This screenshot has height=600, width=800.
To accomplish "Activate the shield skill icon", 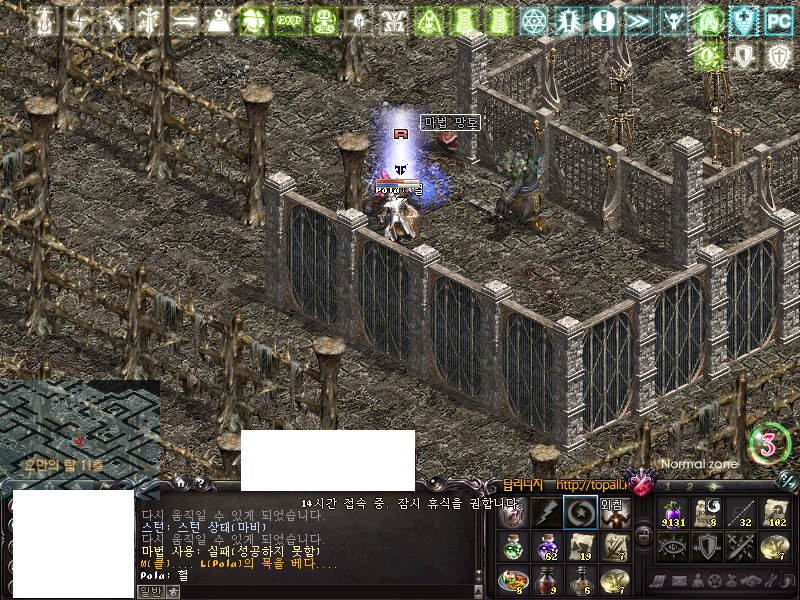I will pos(705,547).
